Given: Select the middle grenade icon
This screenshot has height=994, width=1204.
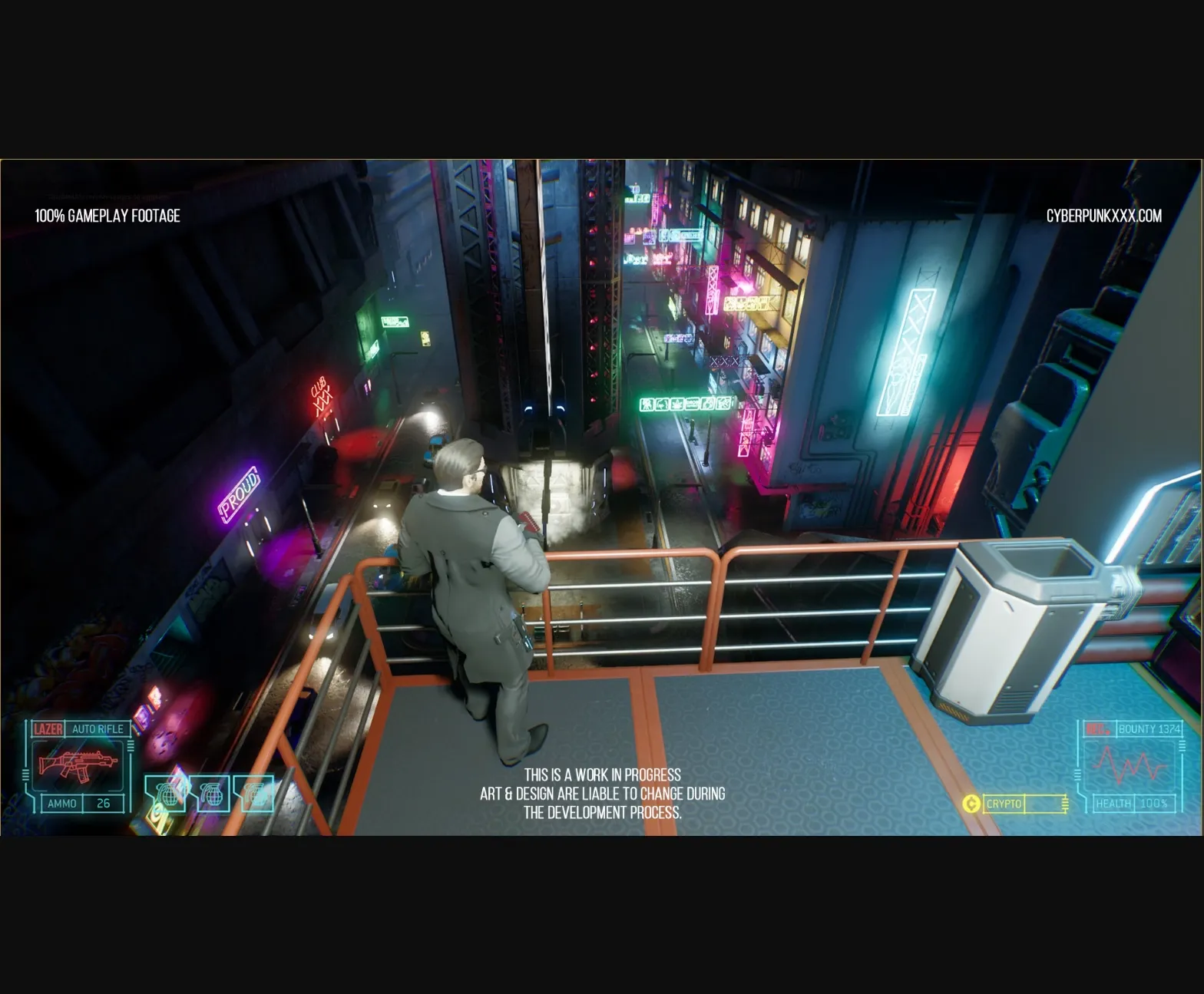Looking at the screenshot, I should coord(211,794).
